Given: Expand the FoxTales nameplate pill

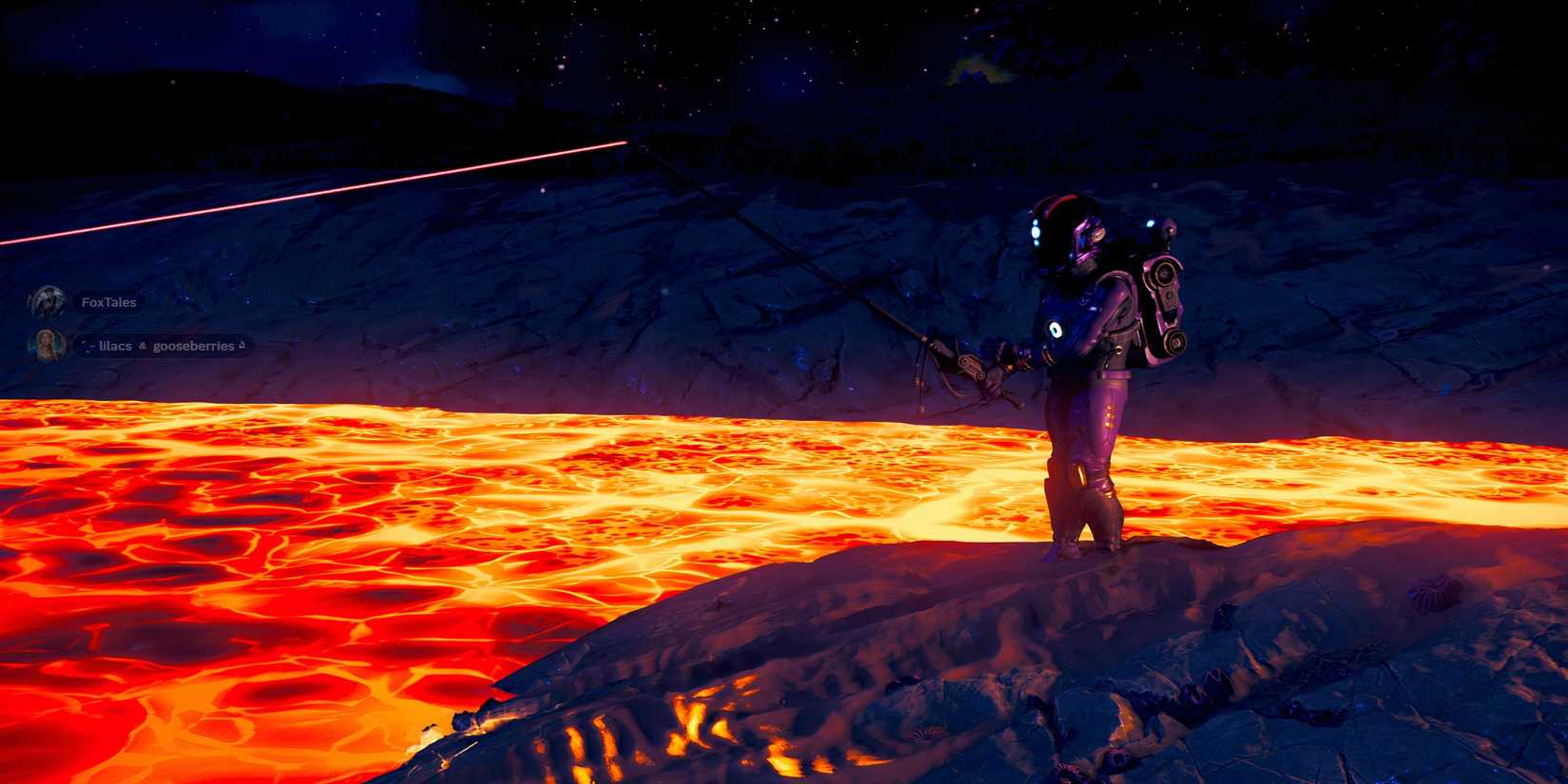Looking at the screenshot, I should [x=107, y=301].
